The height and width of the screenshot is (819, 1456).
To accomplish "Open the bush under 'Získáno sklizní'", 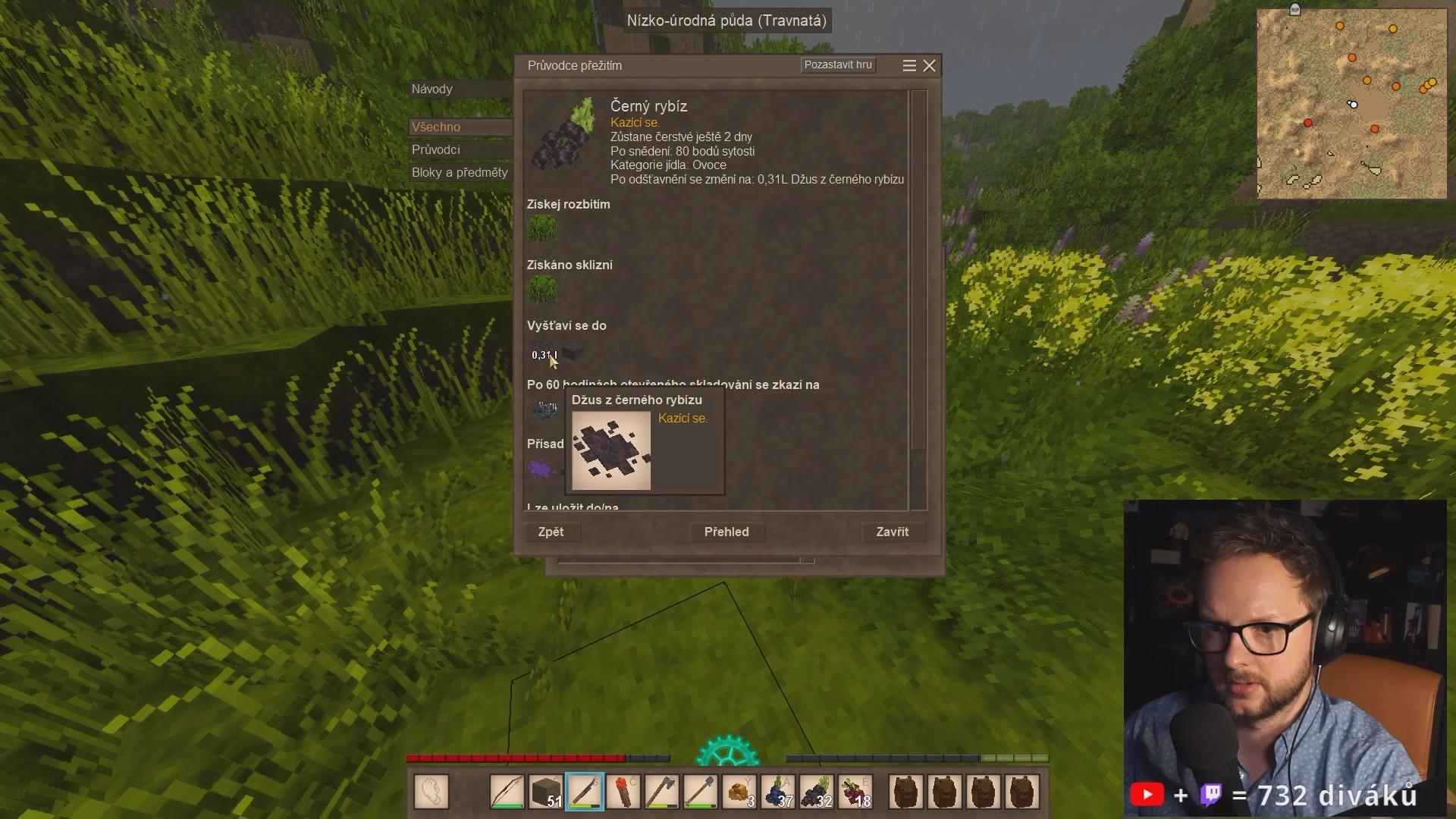I will coord(542,289).
